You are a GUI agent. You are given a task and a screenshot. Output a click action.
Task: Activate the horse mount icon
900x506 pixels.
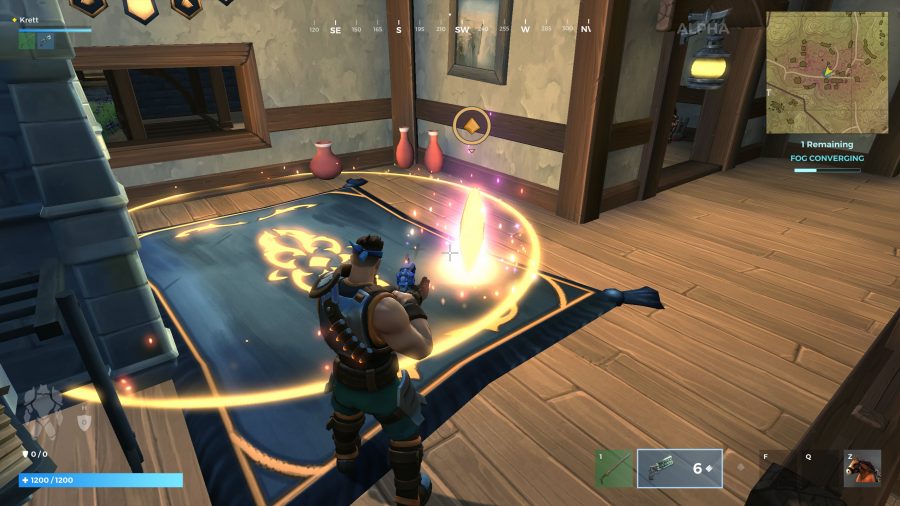tap(862, 468)
